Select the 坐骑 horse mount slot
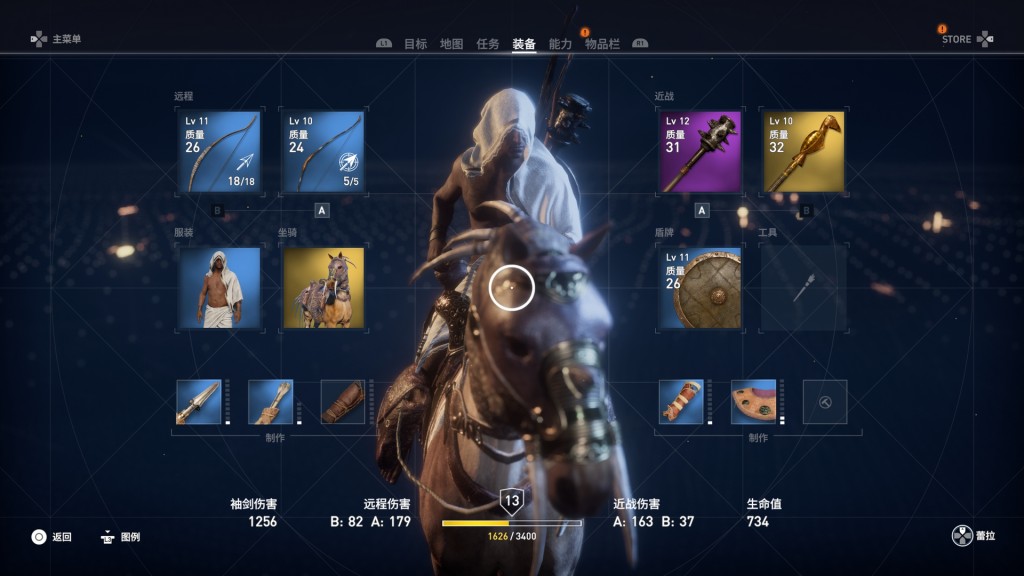Screen dimensions: 1024x576 [x=323, y=288]
